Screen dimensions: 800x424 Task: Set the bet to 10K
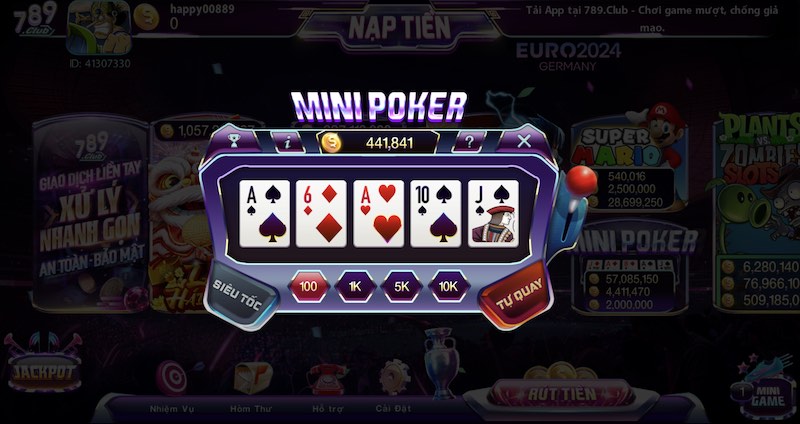(449, 287)
